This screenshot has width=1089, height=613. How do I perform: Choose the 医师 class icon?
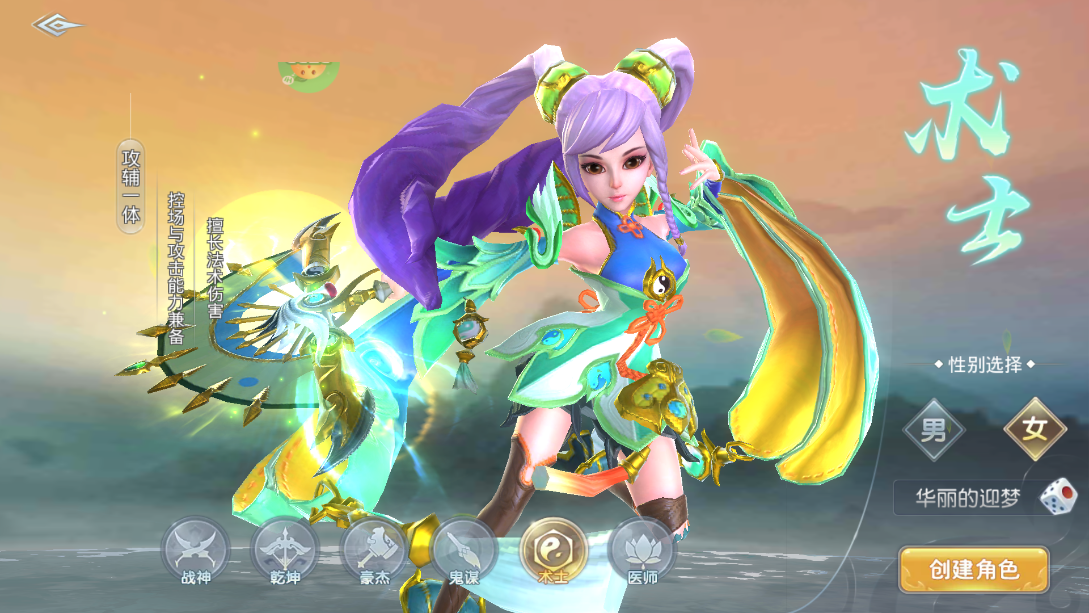click(x=641, y=549)
